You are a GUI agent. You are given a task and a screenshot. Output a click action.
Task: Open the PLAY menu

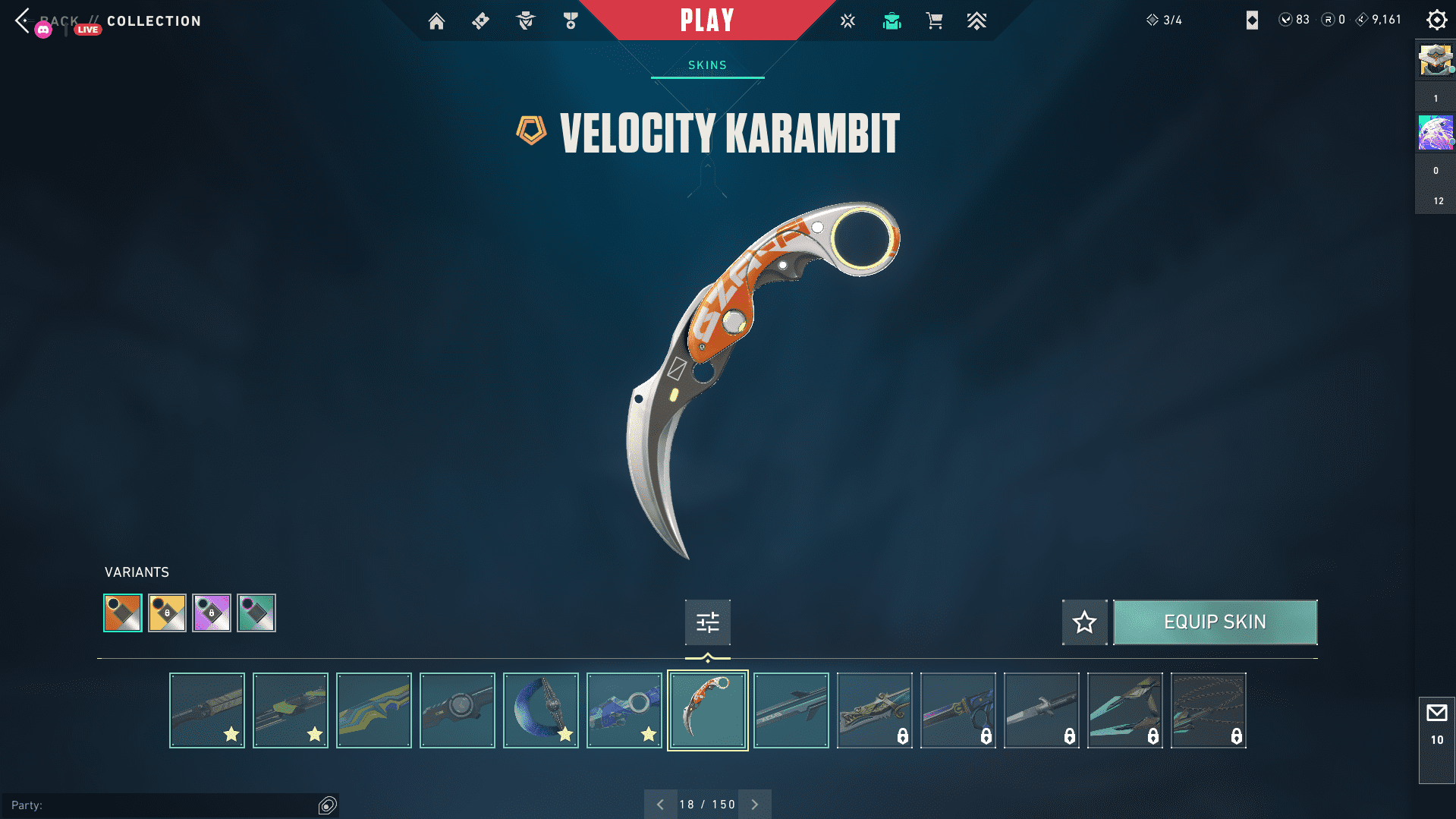tap(707, 20)
